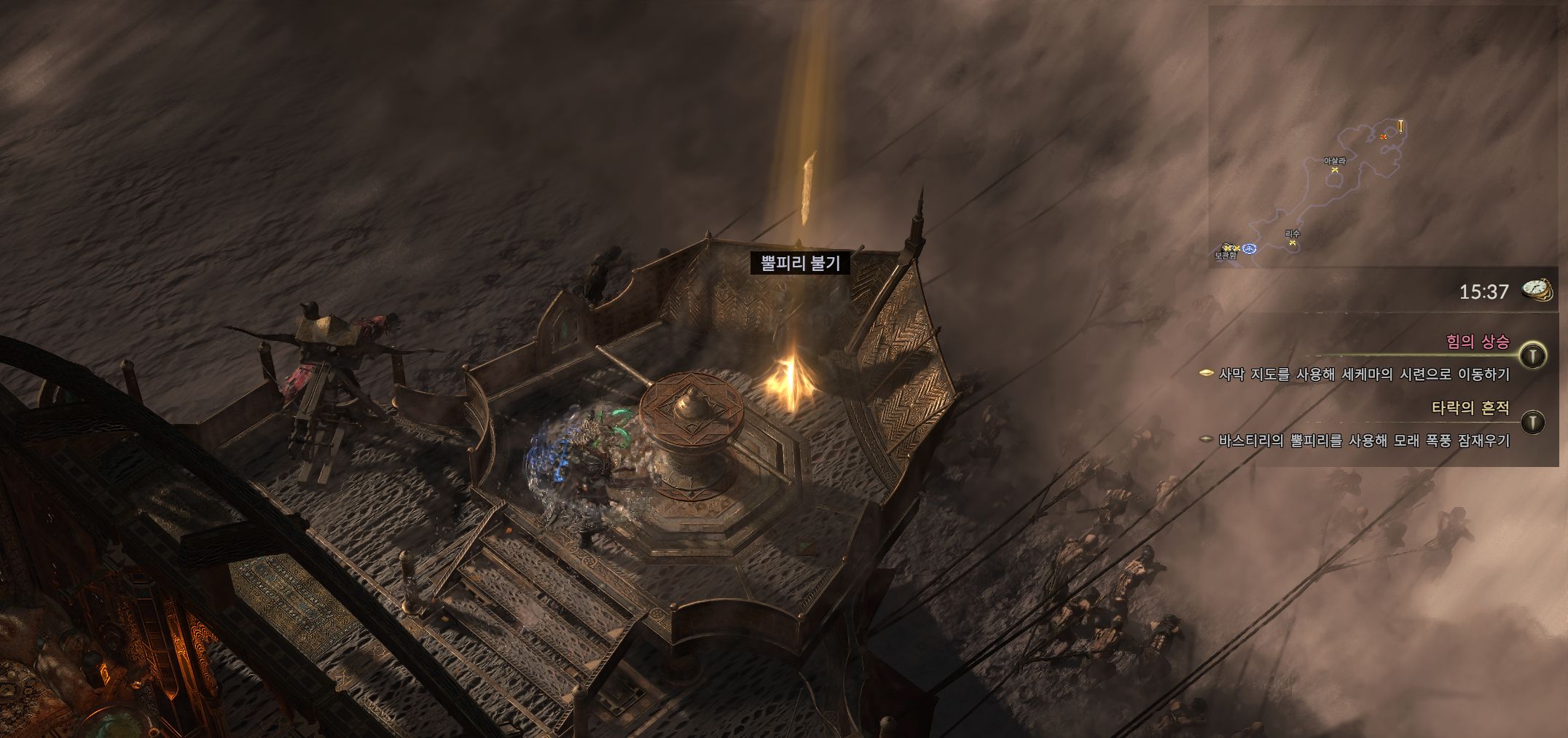Image resolution: width=1568 pixels, height=738 pixels.
Task: Click the golden quest marker on minimap
Action: pyautogui.click(x=1400, y=127)
